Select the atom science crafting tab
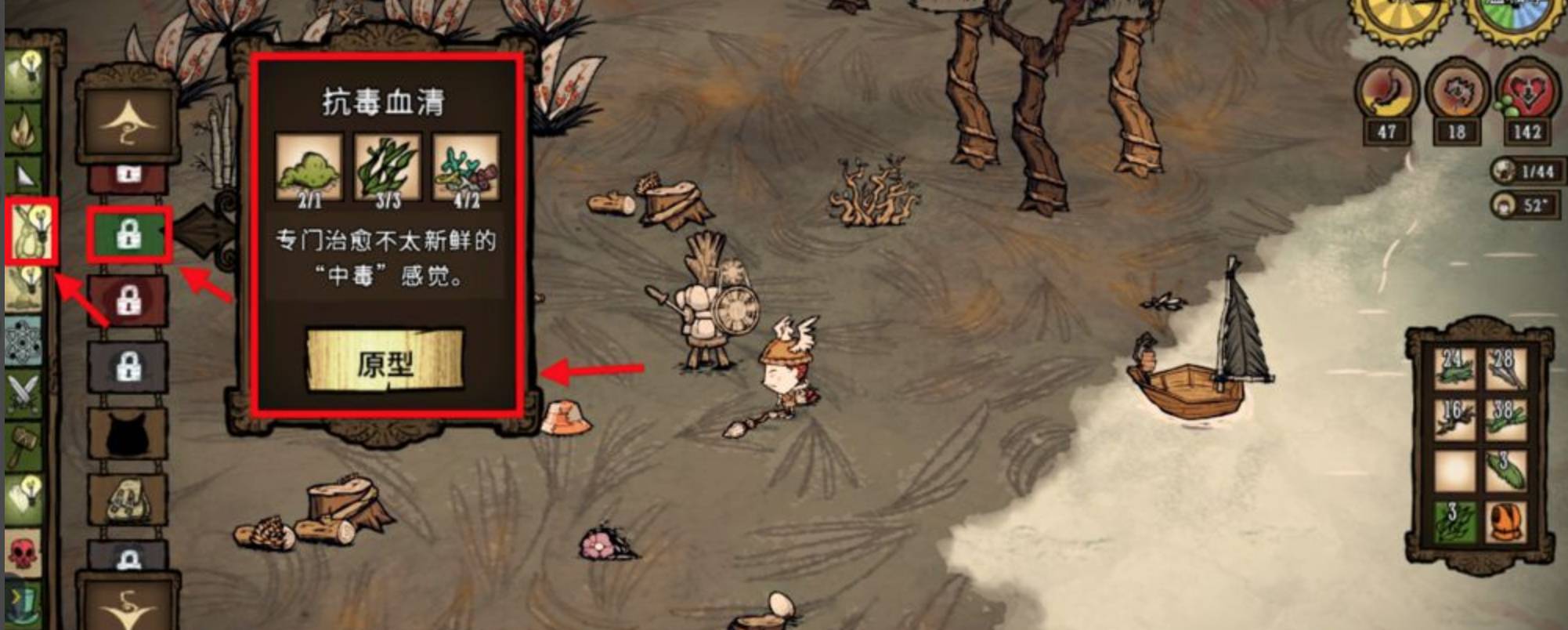Image resolution: width=1568 pixels, height=630 pixels. click(x=24, y=341)
